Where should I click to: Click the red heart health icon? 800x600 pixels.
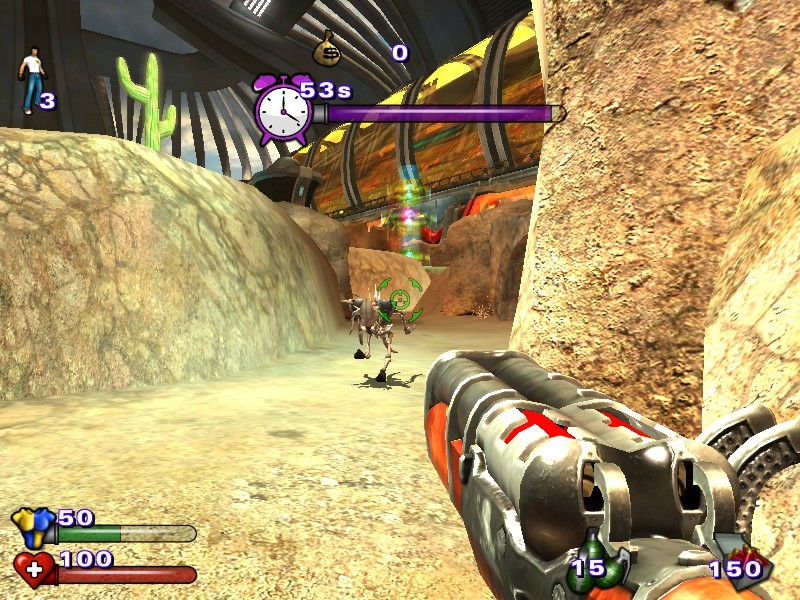(x=34, y=570)
